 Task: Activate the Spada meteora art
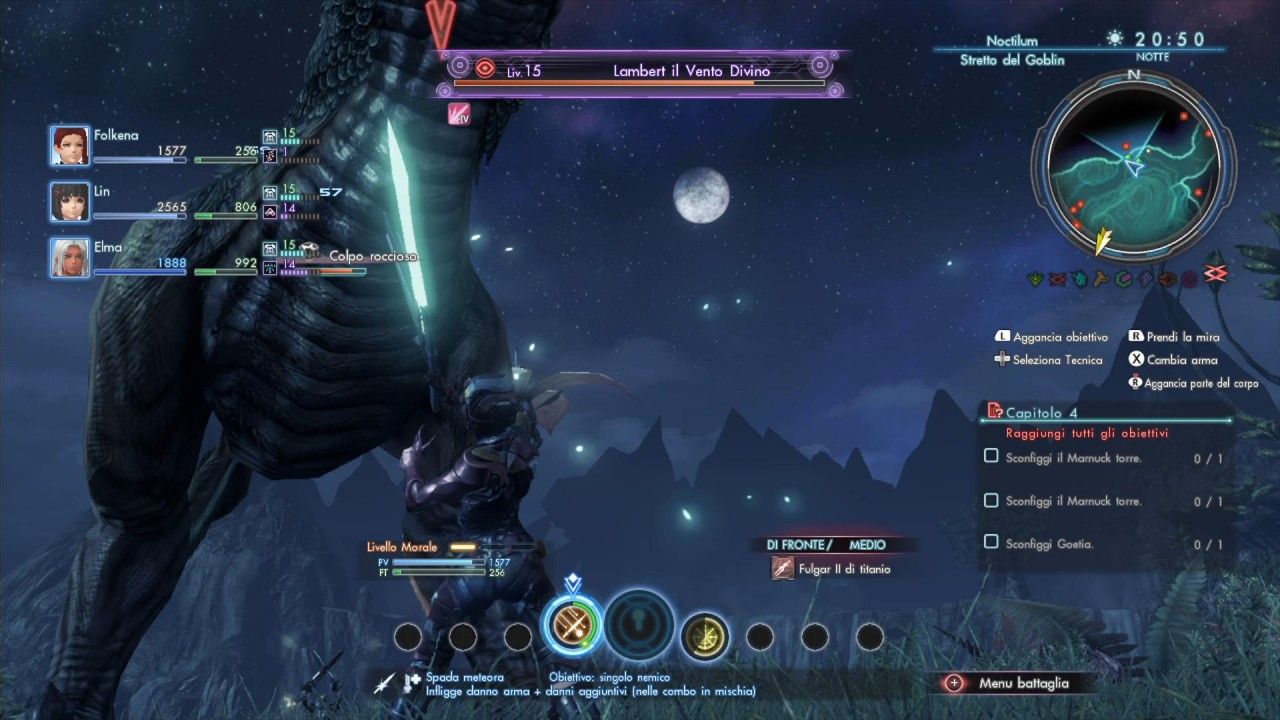coord(573,625)
